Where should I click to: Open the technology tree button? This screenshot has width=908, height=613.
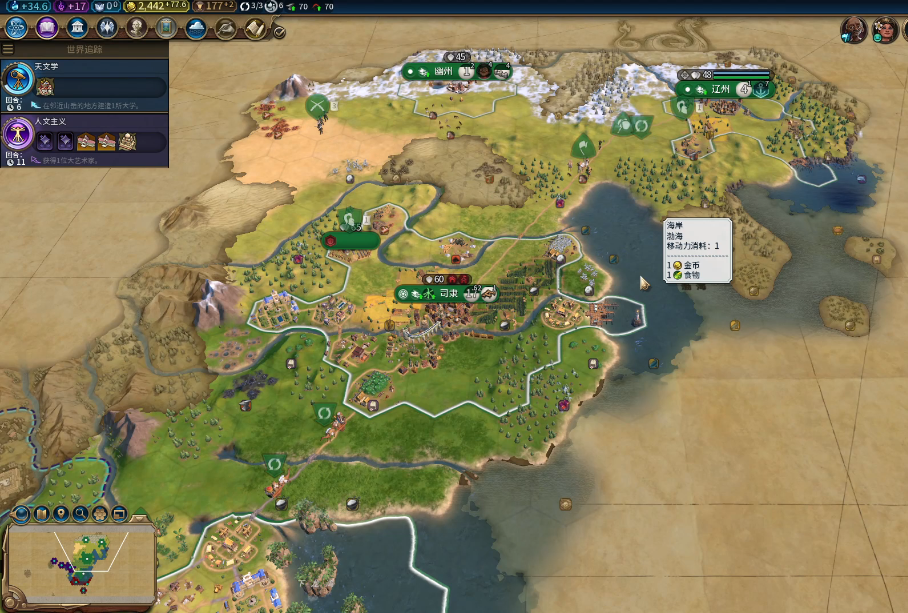click(16, 27)
